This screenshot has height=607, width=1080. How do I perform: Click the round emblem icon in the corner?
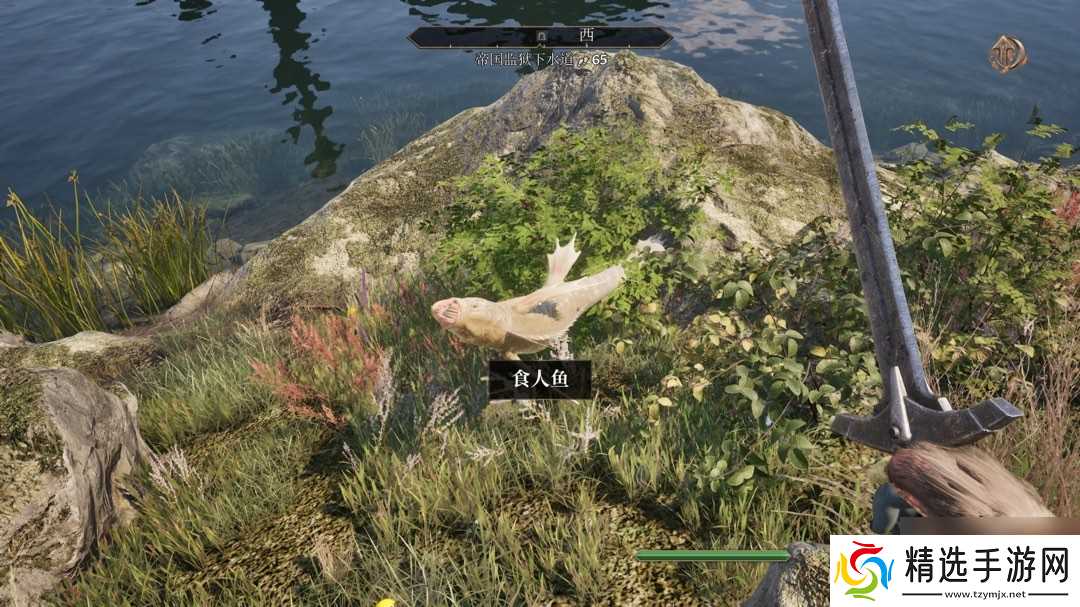(x=1007, y=54)
